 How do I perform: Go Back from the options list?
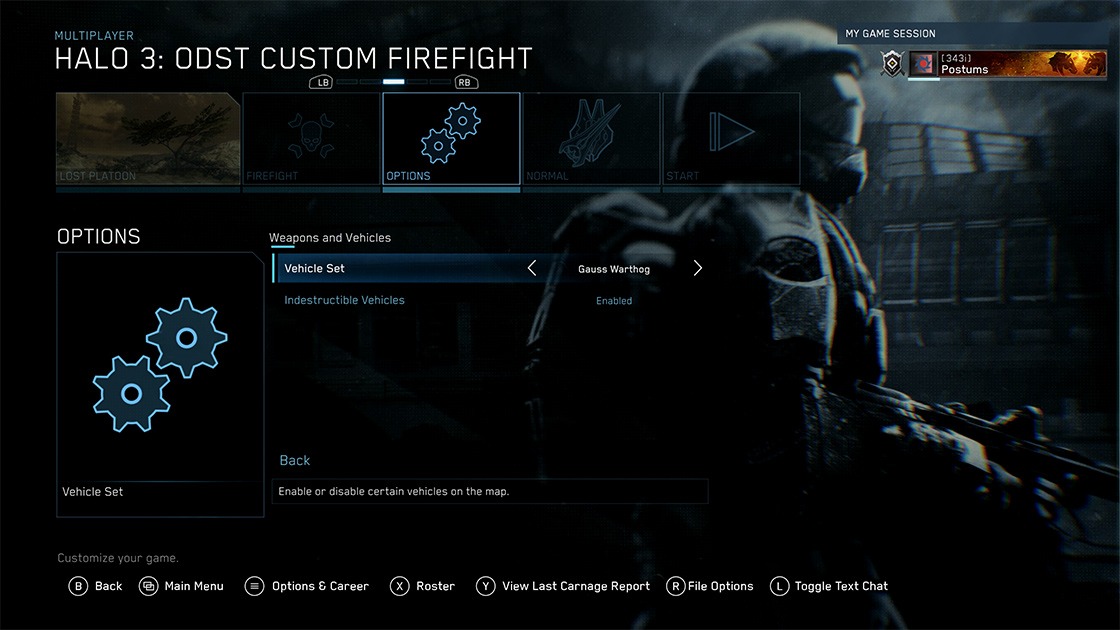click(x=295, y=460)
